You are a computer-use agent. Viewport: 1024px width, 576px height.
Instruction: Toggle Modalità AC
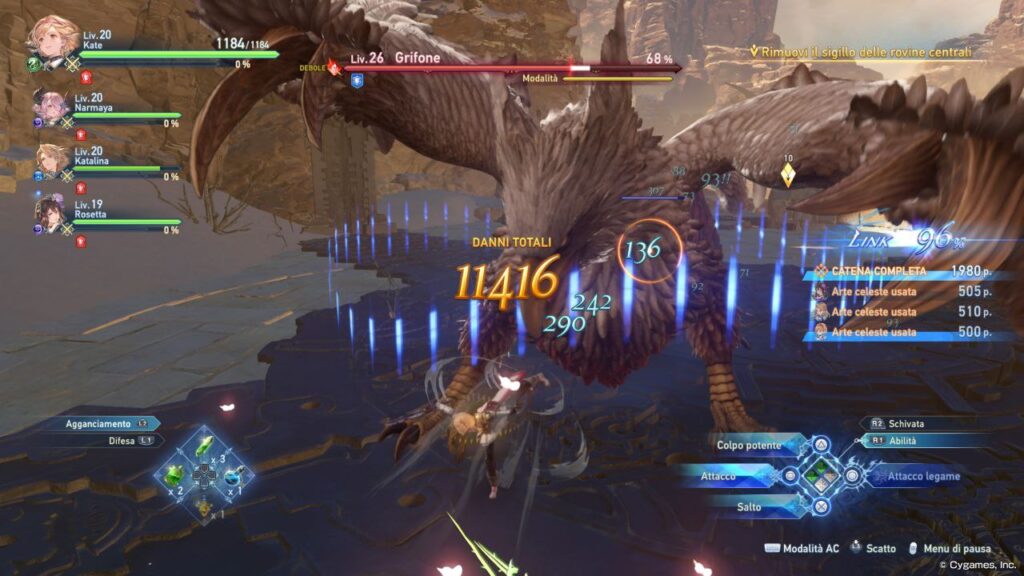tap(802, 549)
